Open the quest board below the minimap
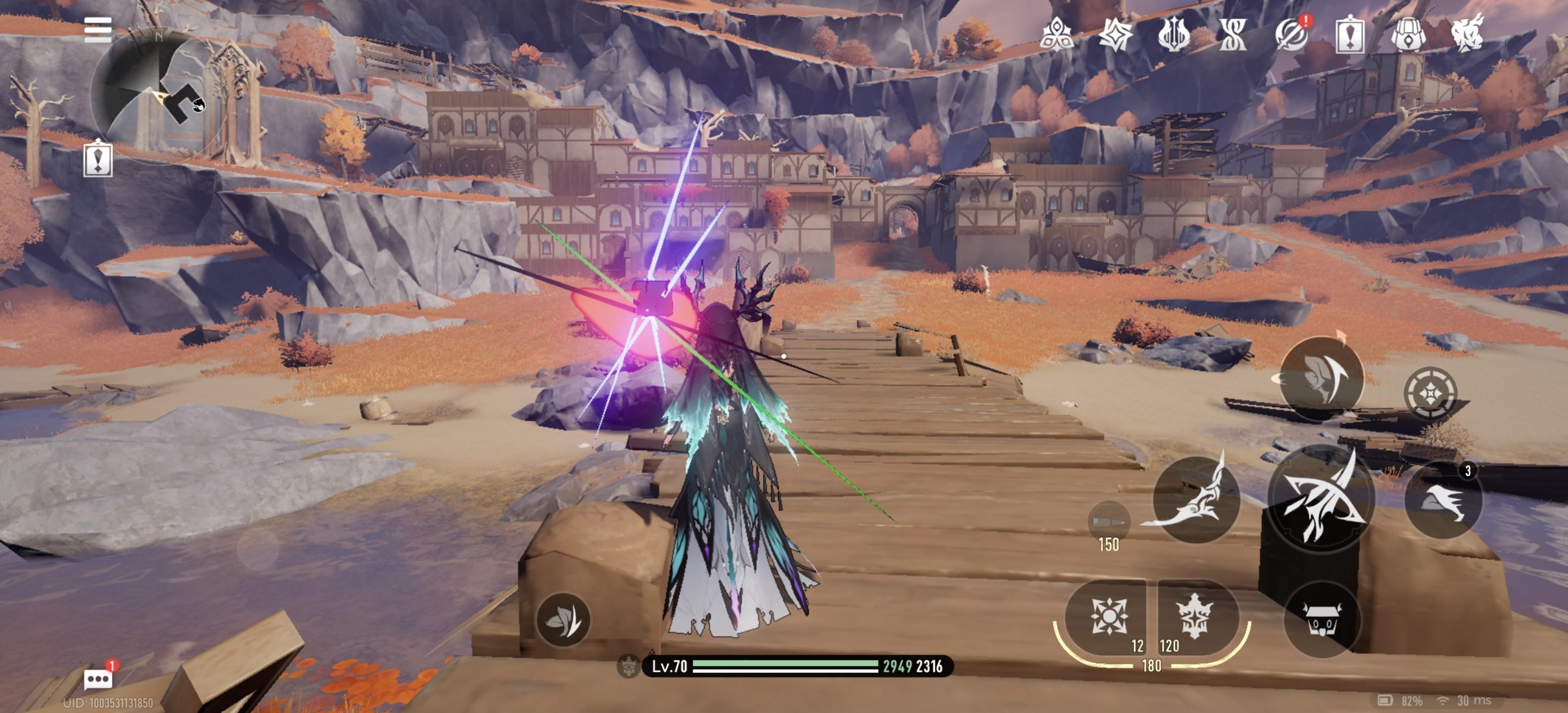 (x=98, y=159)
